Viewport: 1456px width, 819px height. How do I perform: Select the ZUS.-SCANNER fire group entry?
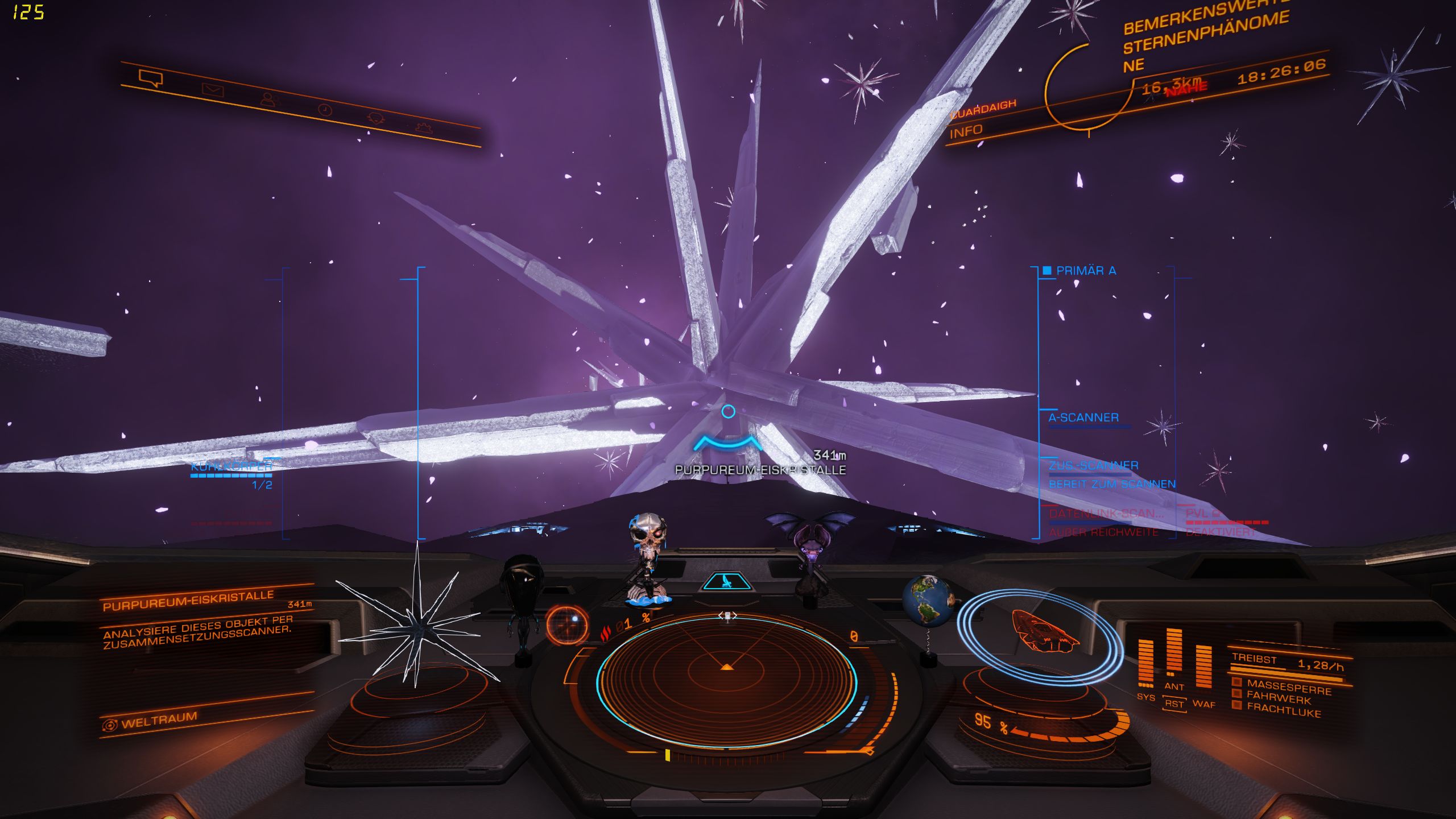pyautogui.click(x=1093, y=466)
